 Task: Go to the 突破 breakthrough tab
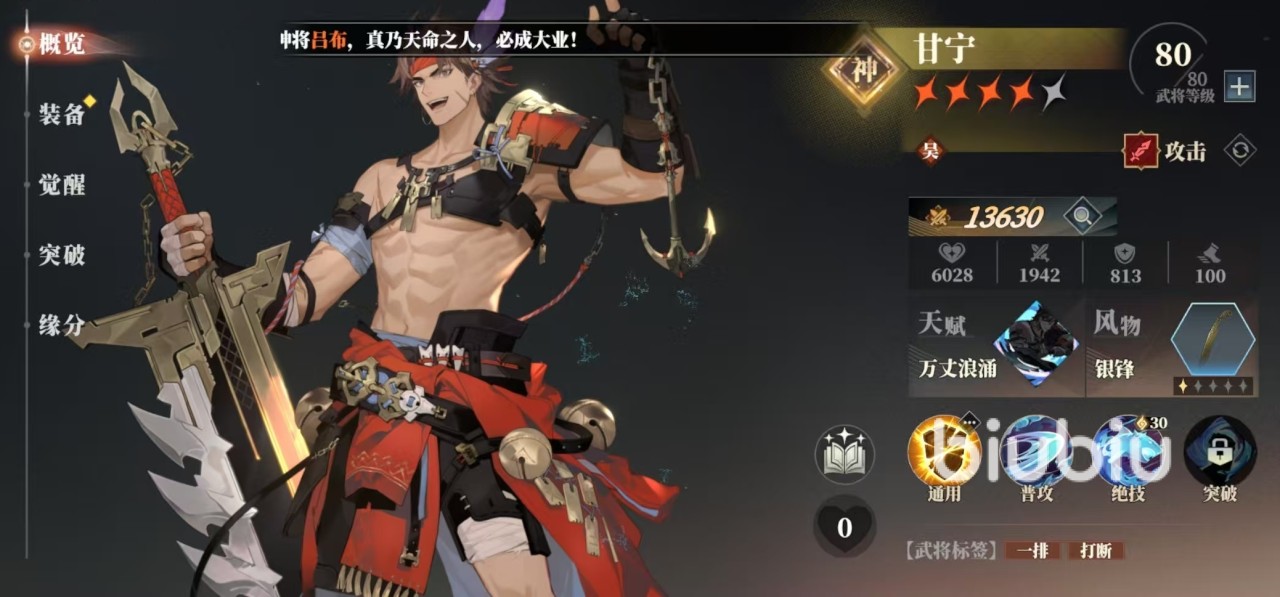click(62, 255)
